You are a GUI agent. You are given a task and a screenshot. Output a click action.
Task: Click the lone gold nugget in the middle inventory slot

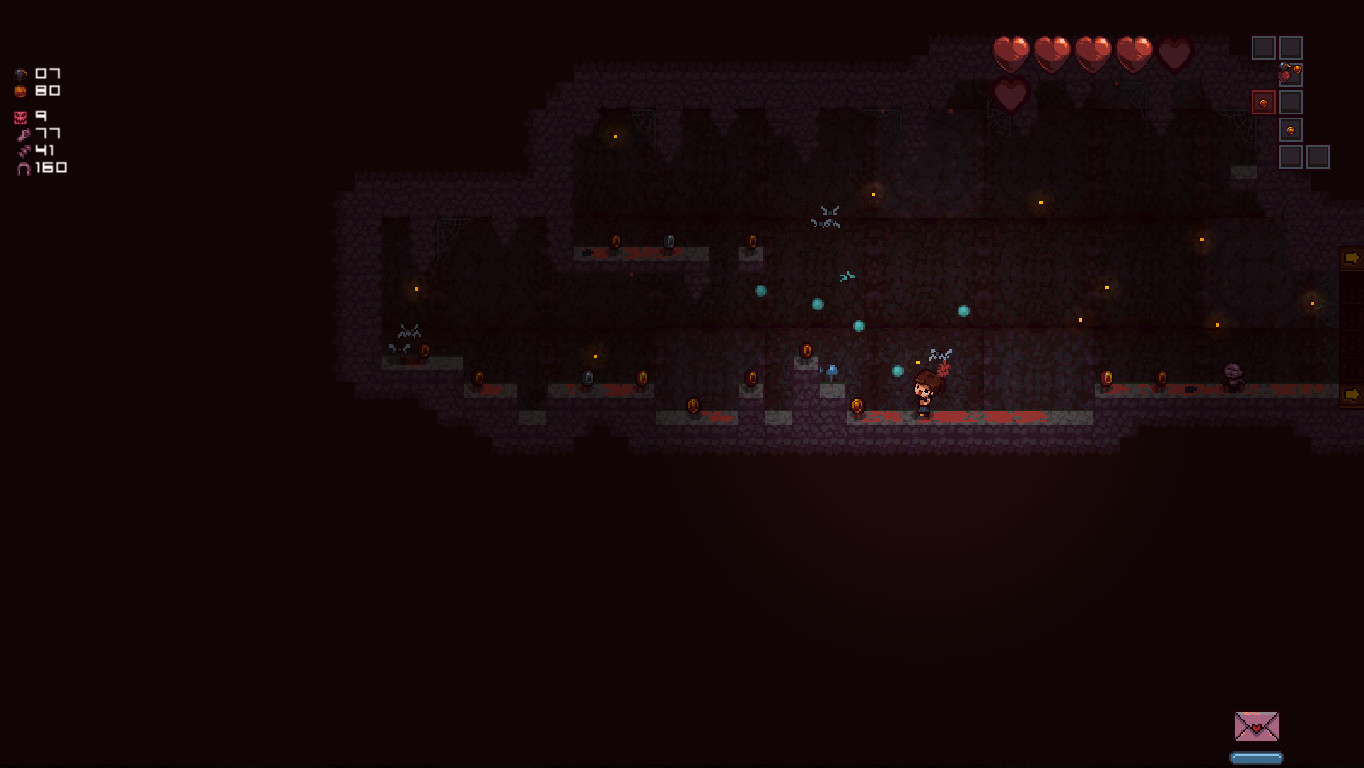1290,129
